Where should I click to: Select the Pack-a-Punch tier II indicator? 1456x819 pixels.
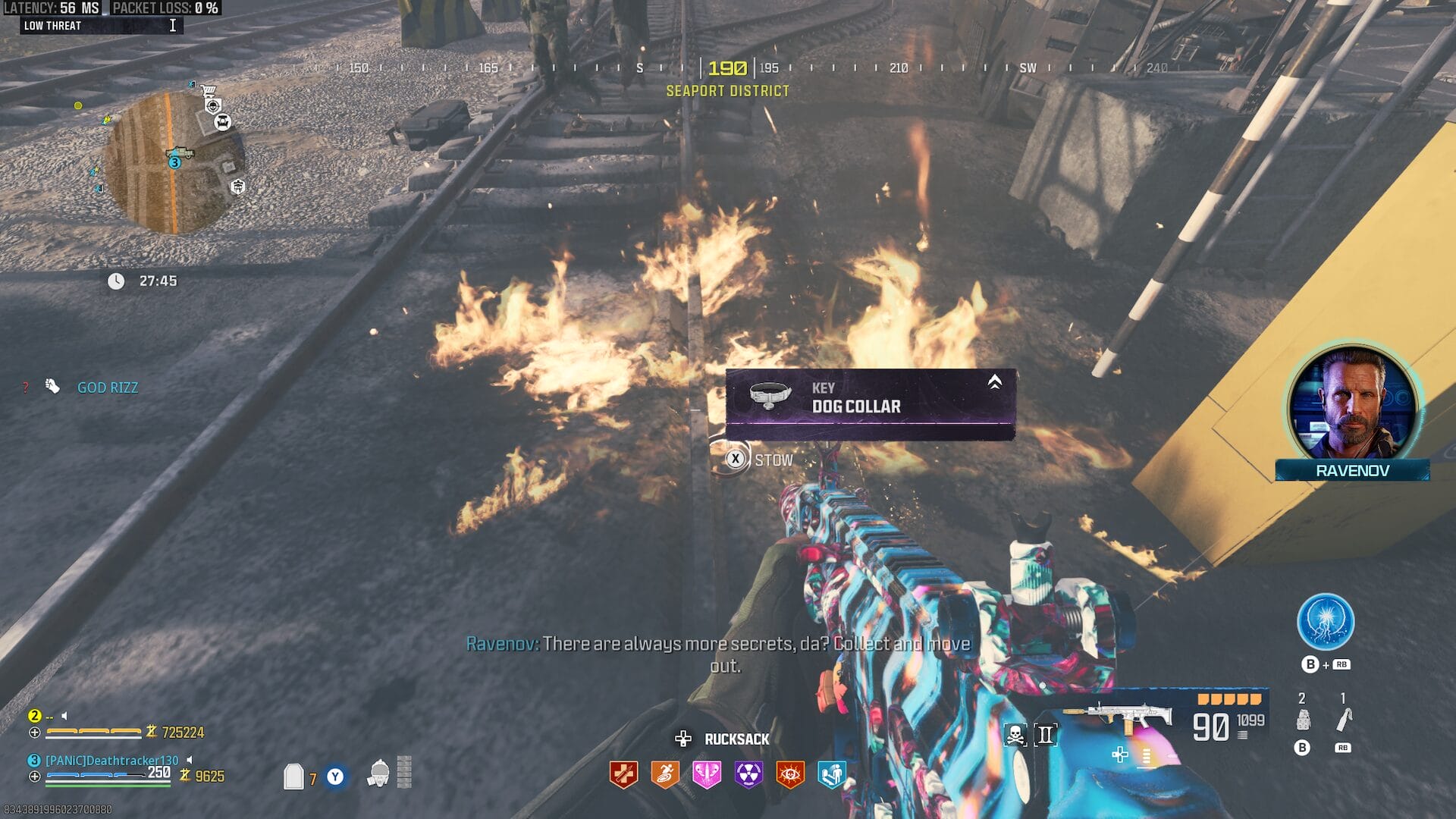1045,734
